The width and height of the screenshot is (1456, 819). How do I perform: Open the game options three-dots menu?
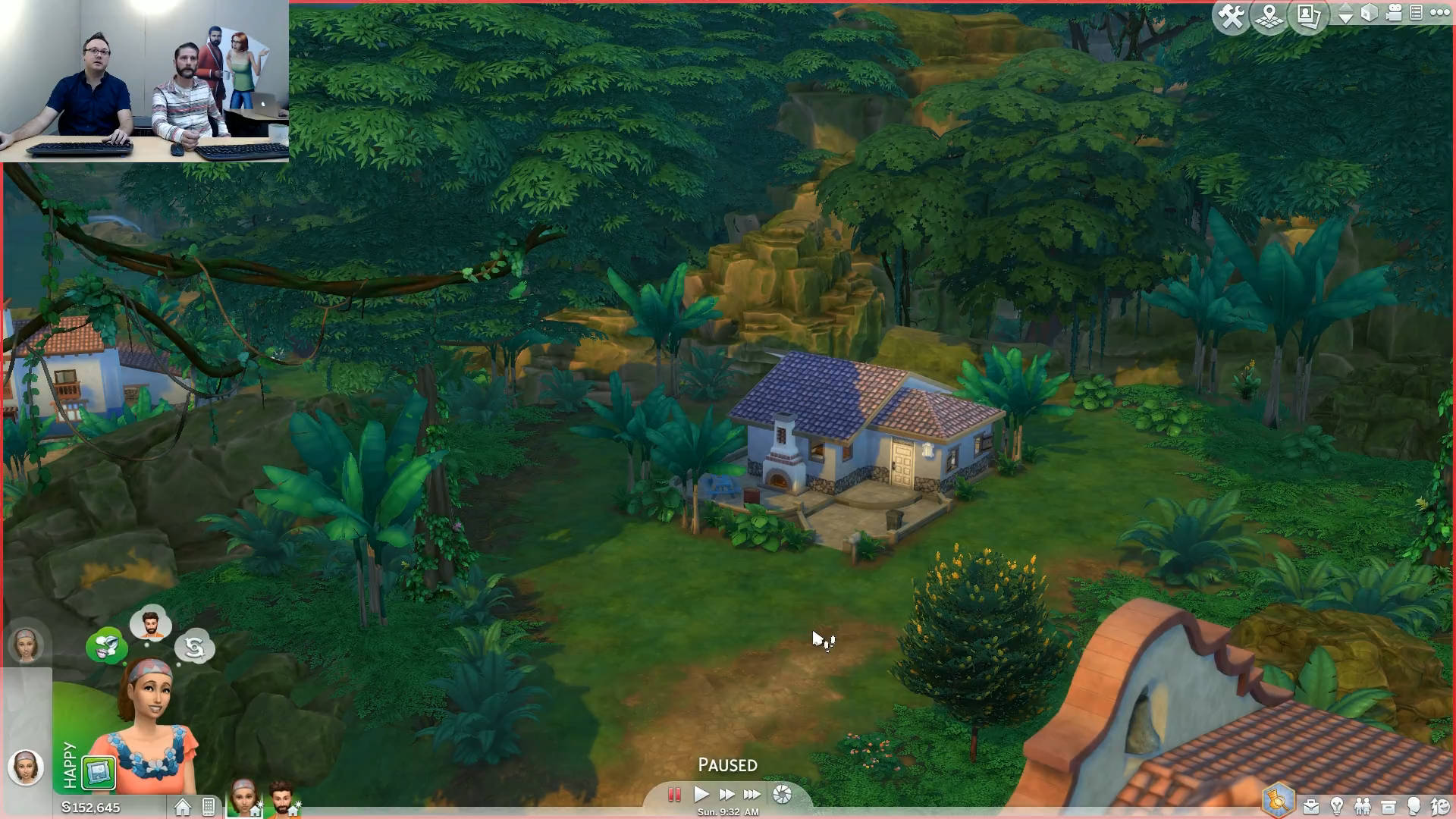[1439, 13]
